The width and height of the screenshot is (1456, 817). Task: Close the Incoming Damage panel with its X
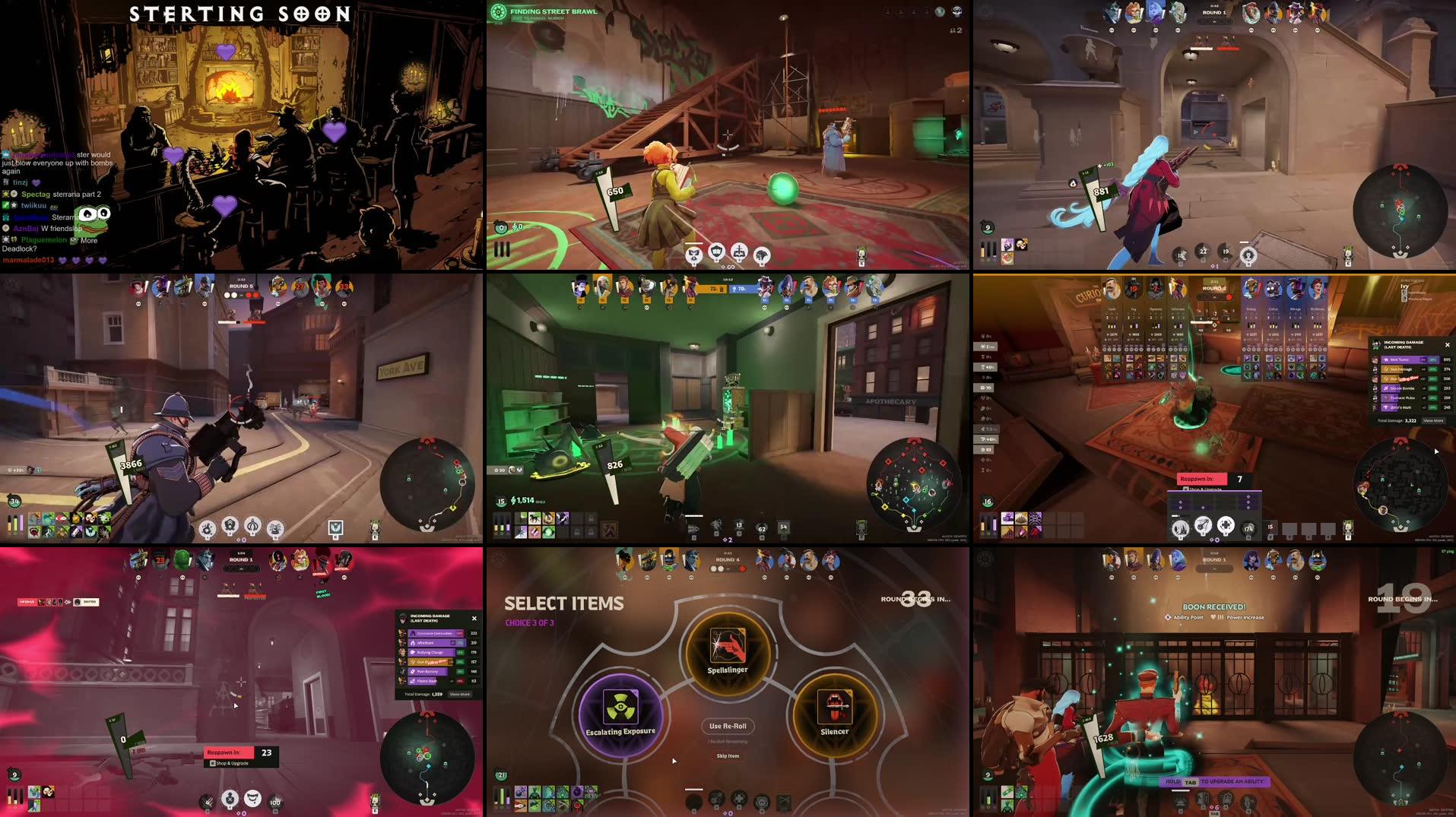(x=474, y=618)
